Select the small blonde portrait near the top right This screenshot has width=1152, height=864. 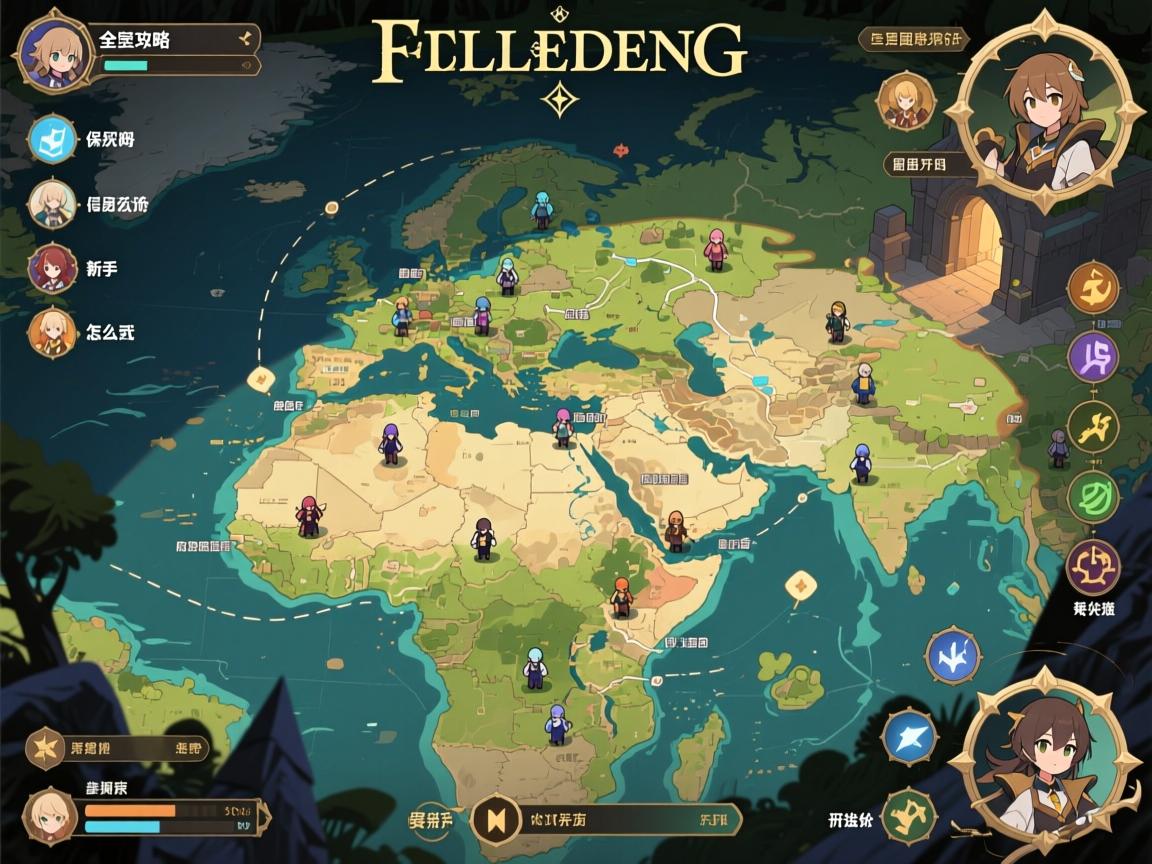906,101
